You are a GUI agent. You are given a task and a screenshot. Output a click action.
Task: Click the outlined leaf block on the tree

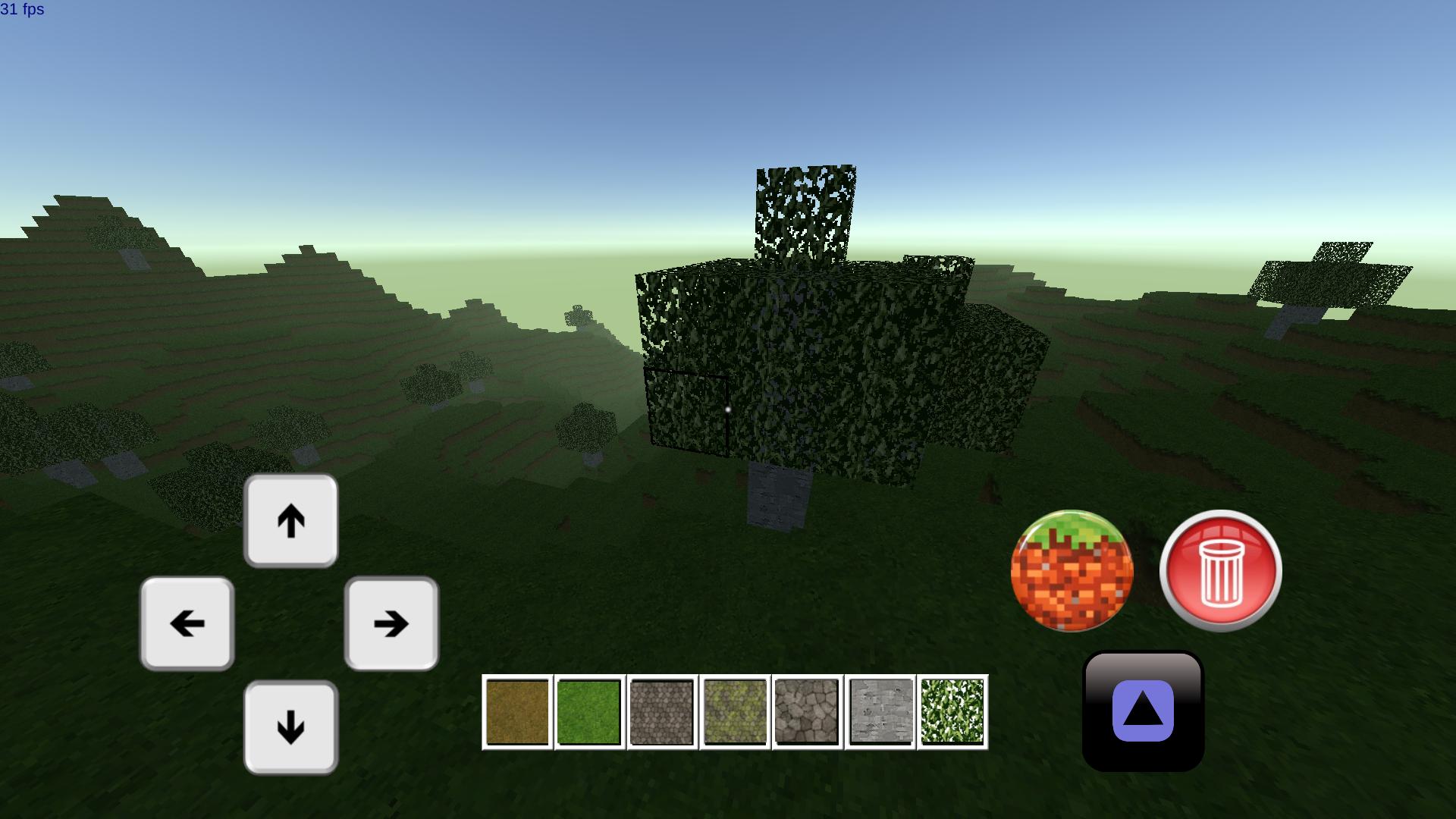tap(689, 409)
